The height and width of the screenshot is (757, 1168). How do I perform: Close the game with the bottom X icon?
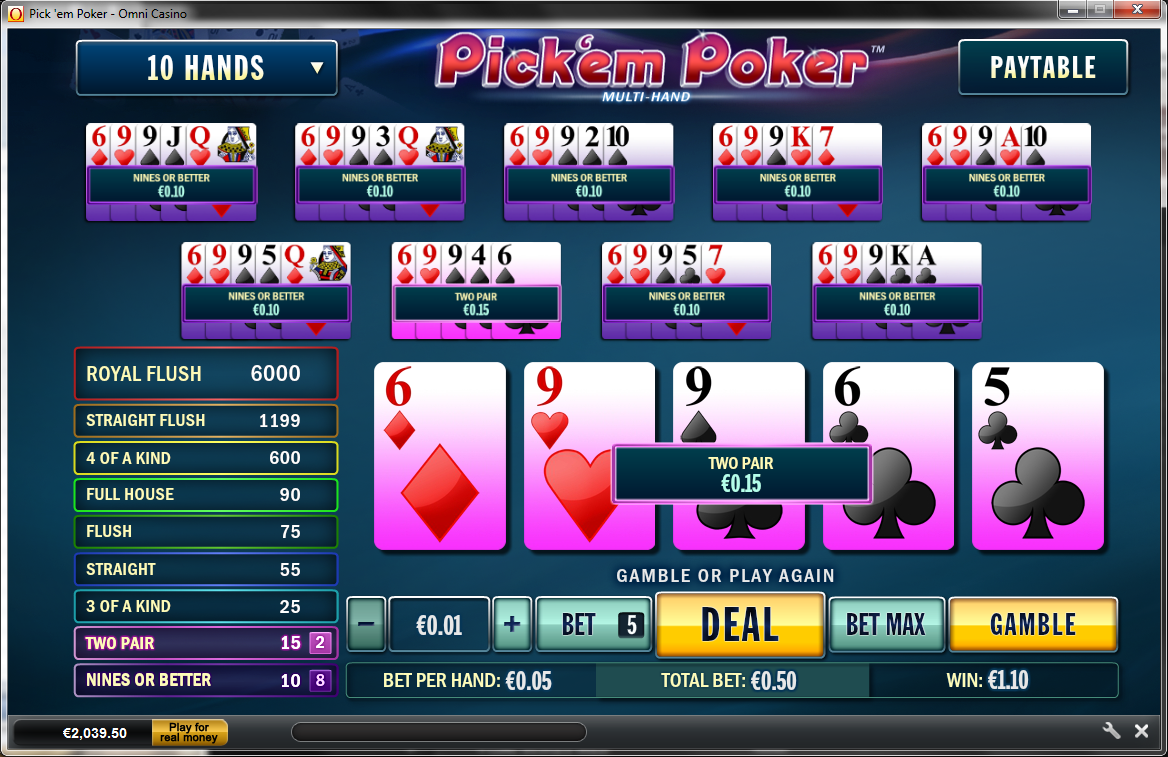pyautogui.click(x=1141, y=731)
